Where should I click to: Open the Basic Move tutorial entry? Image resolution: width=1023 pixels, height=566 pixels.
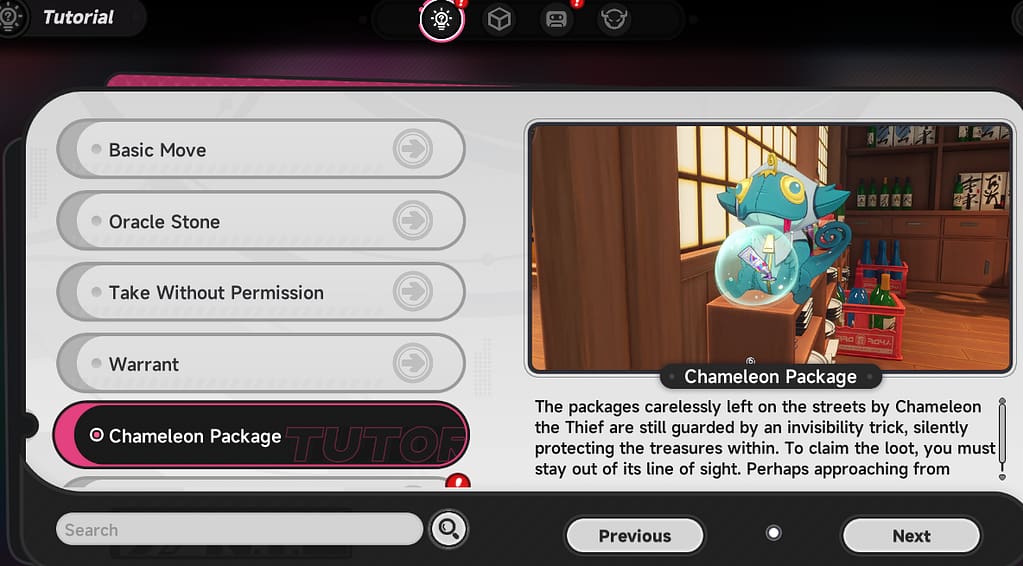pyautogui.click(x=260, y=150)
